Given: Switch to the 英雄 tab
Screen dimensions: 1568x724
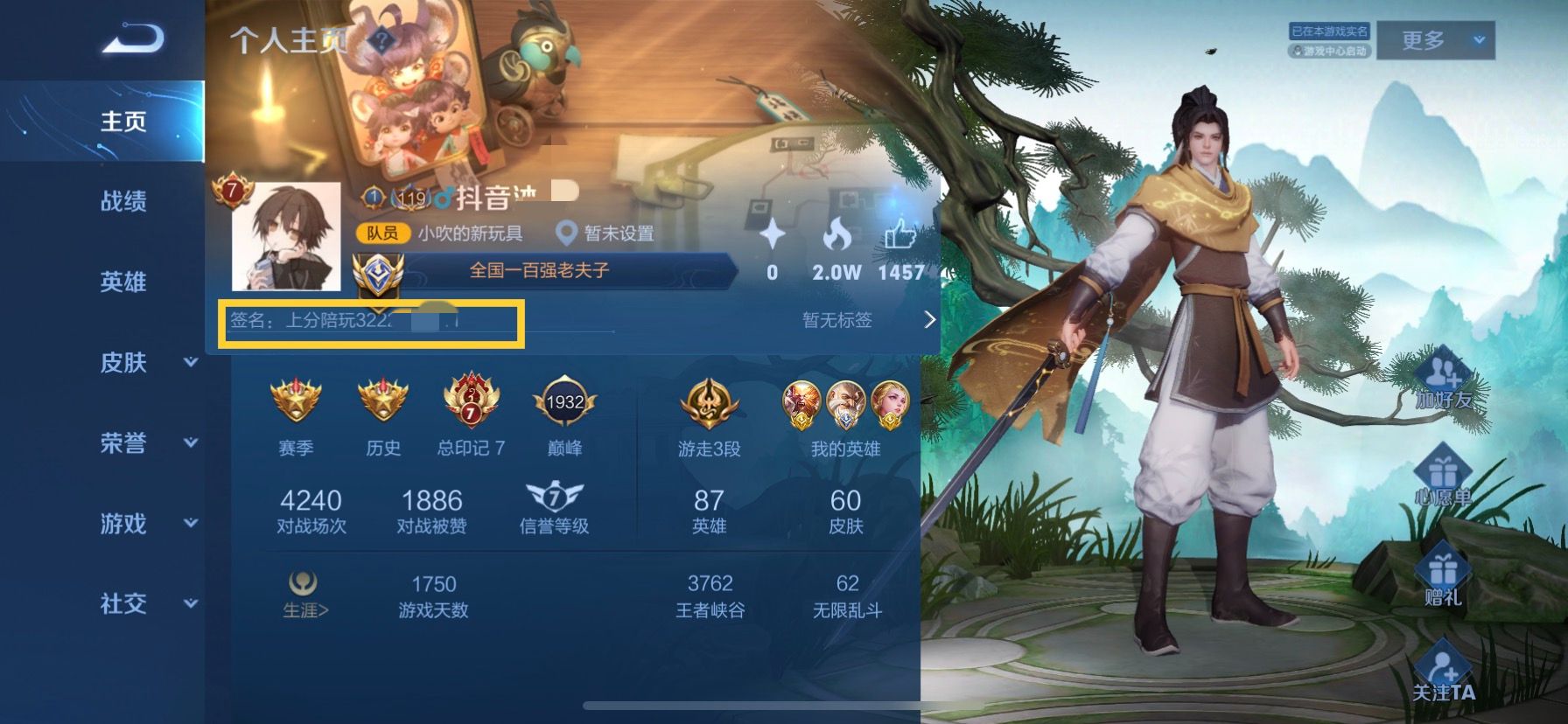Looking at the screenshot, I should pyautogui.click(x=124, y=282).
